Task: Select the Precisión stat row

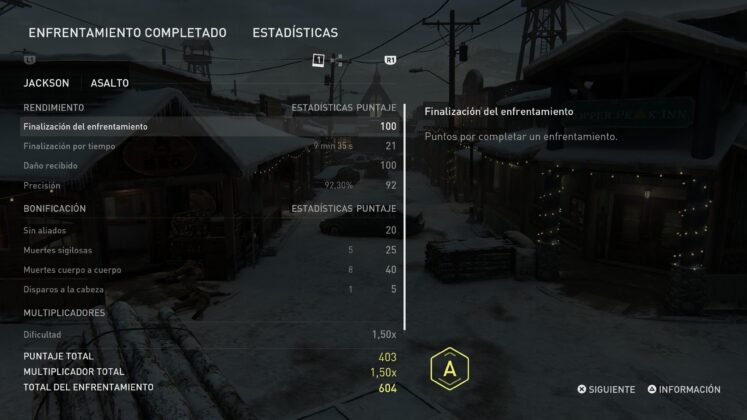Action: click(209, 185)
